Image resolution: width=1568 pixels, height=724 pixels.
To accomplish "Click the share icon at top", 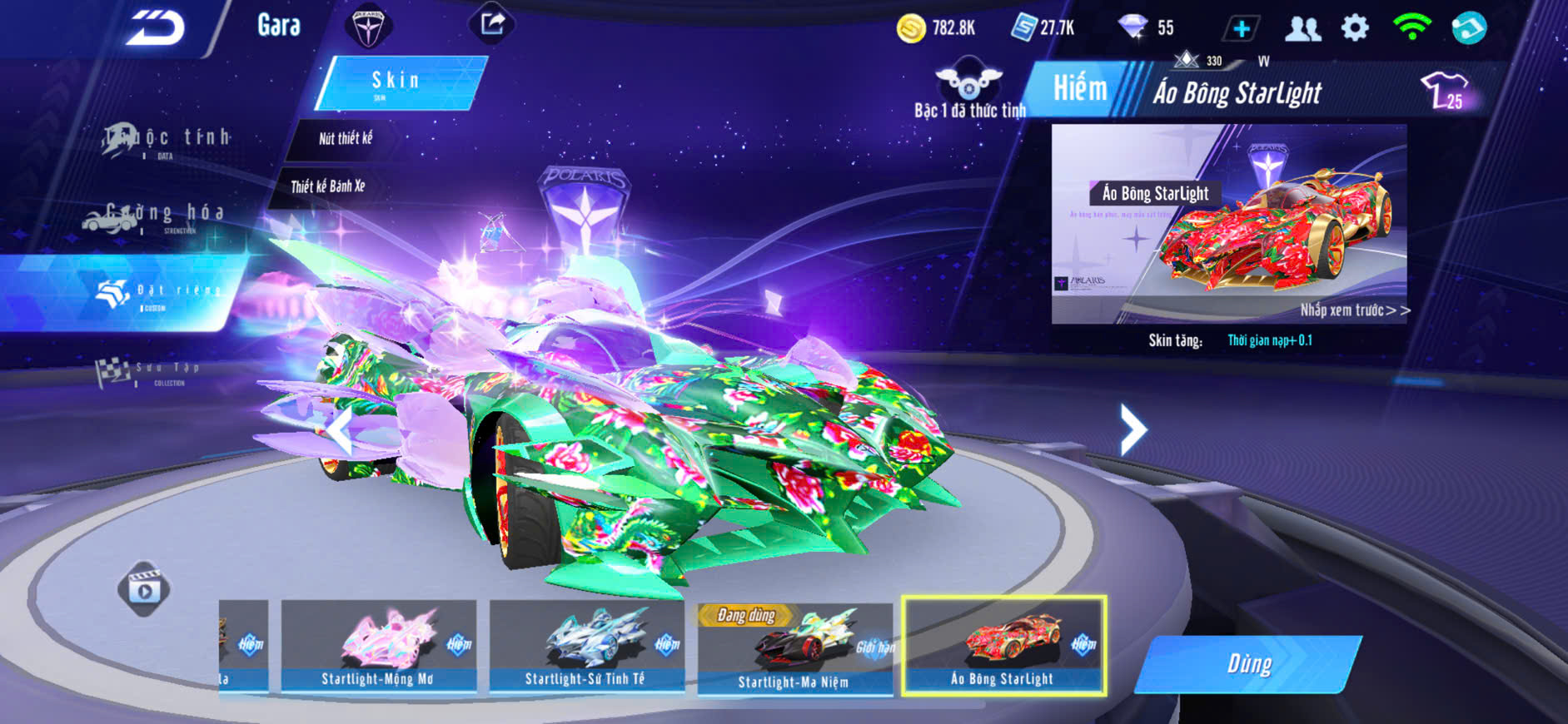I will (492, 24).
